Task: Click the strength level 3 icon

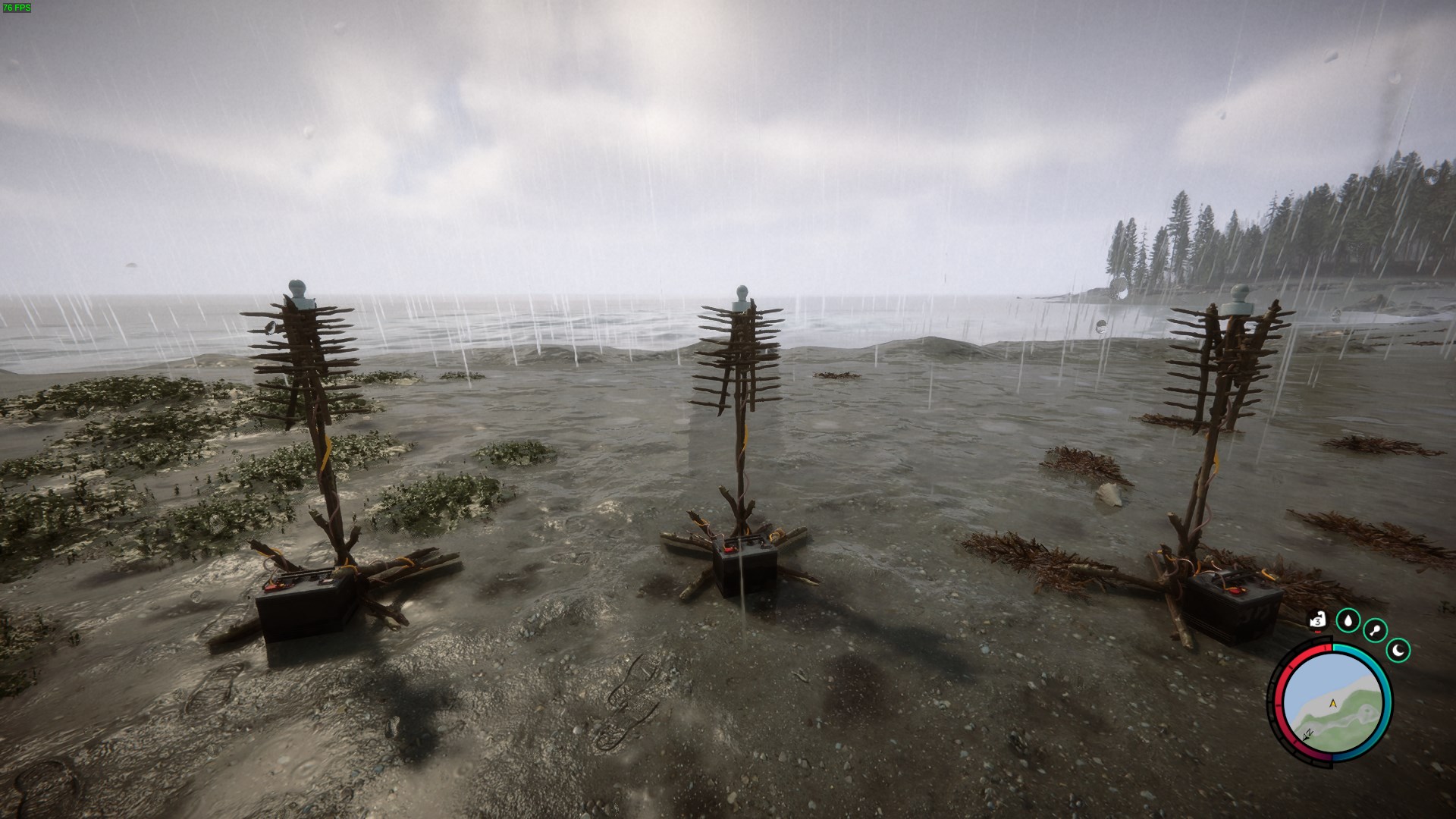Action: 1318,621
